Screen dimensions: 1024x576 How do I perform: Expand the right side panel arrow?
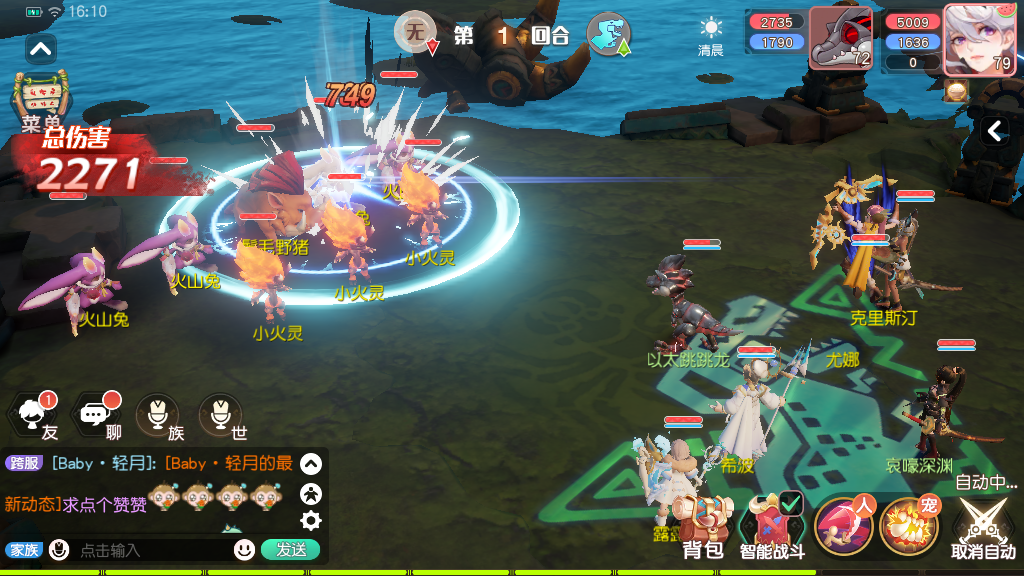click(x=994, y=131)
